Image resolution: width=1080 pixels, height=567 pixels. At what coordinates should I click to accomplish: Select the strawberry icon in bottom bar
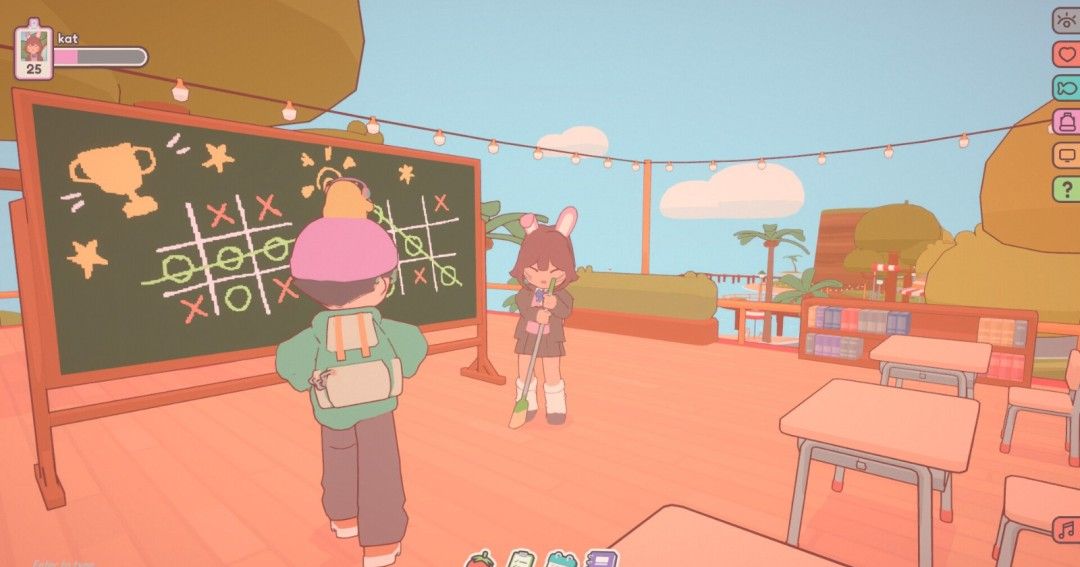pos(481,558)
